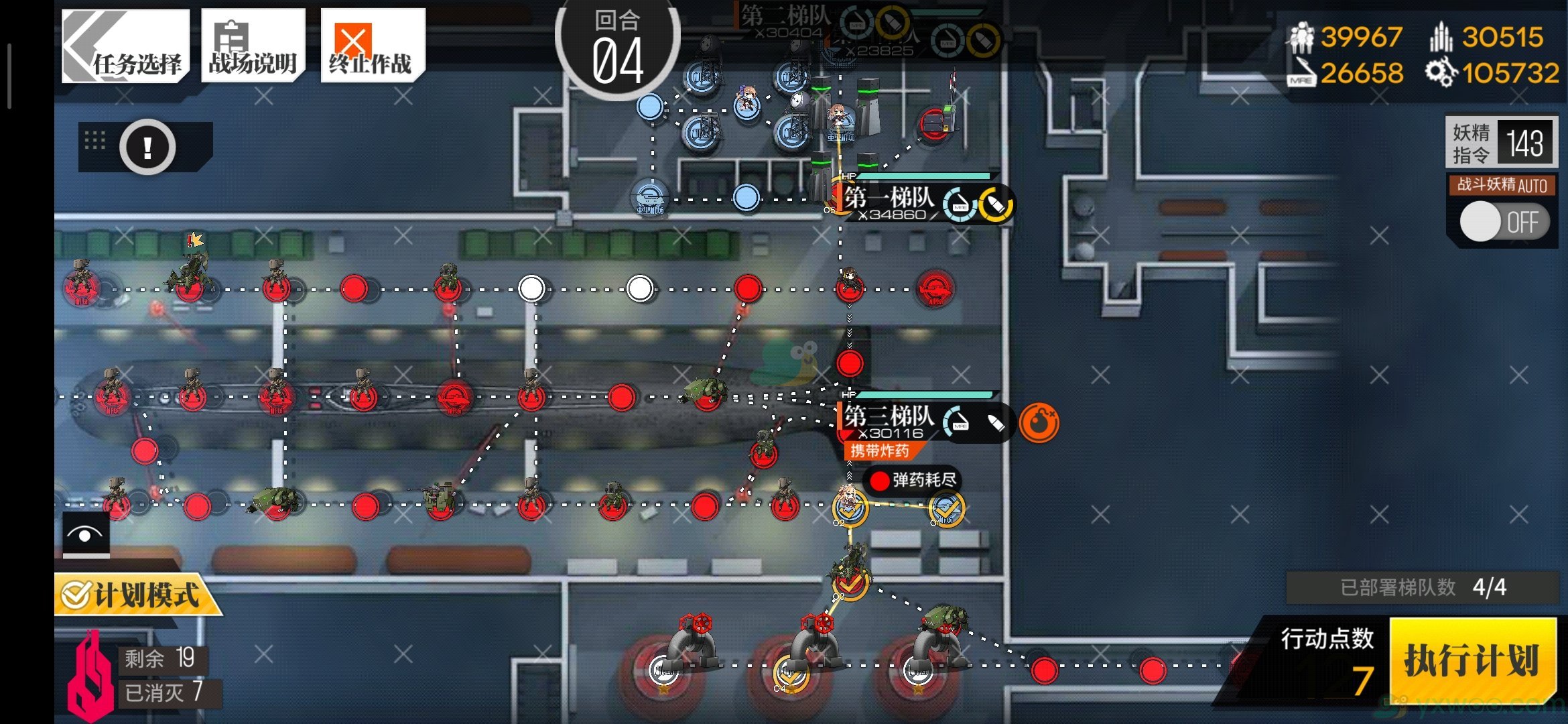1568x724 pixels.
Task: Toggle the eye visibility icon
Action: [86, 534]
